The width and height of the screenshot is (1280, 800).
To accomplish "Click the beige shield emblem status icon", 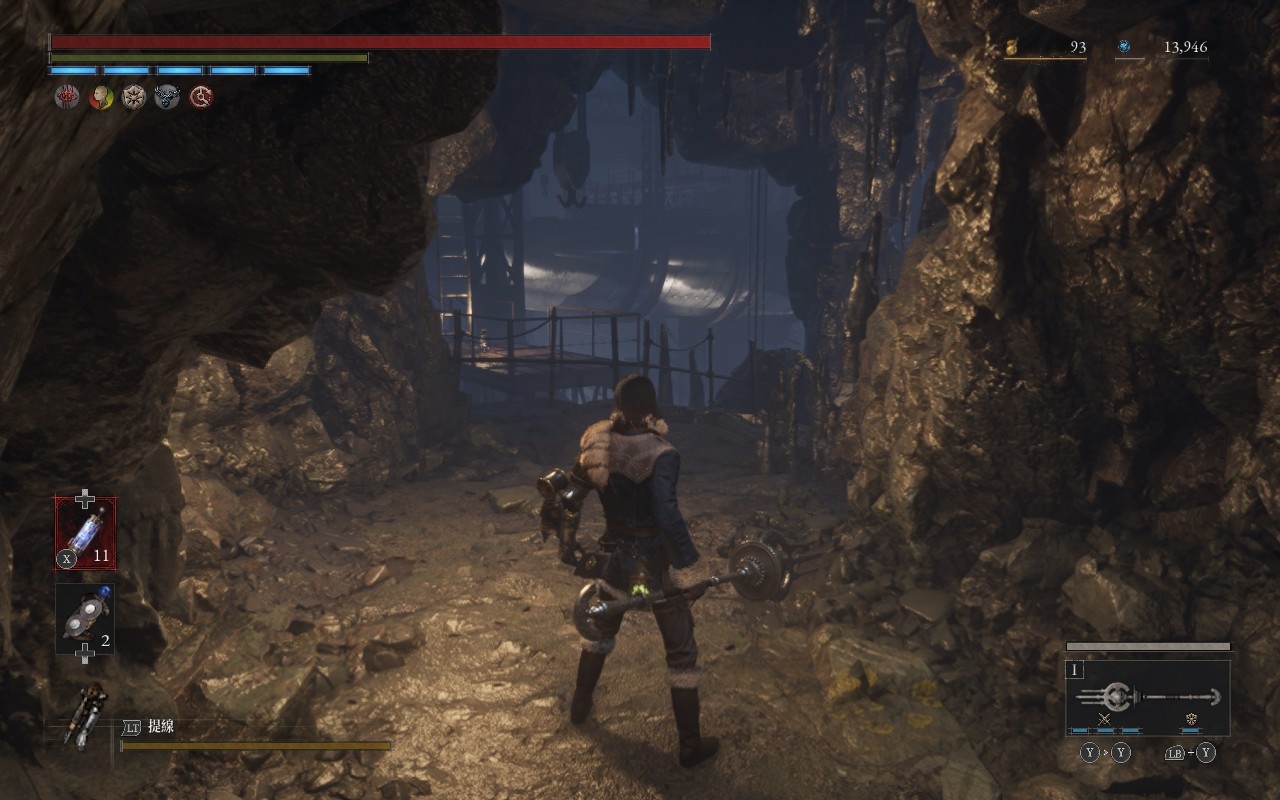I will coord(134,97).
